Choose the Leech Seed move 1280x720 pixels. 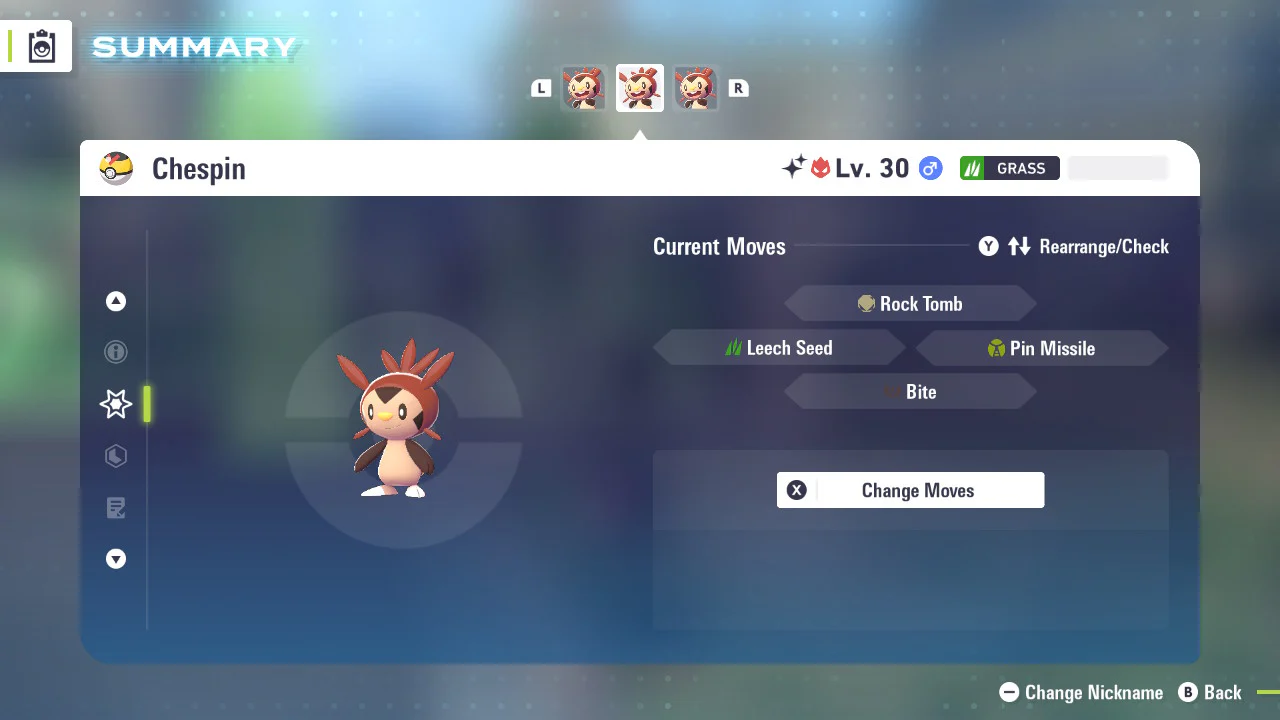(x=779, y=348)
